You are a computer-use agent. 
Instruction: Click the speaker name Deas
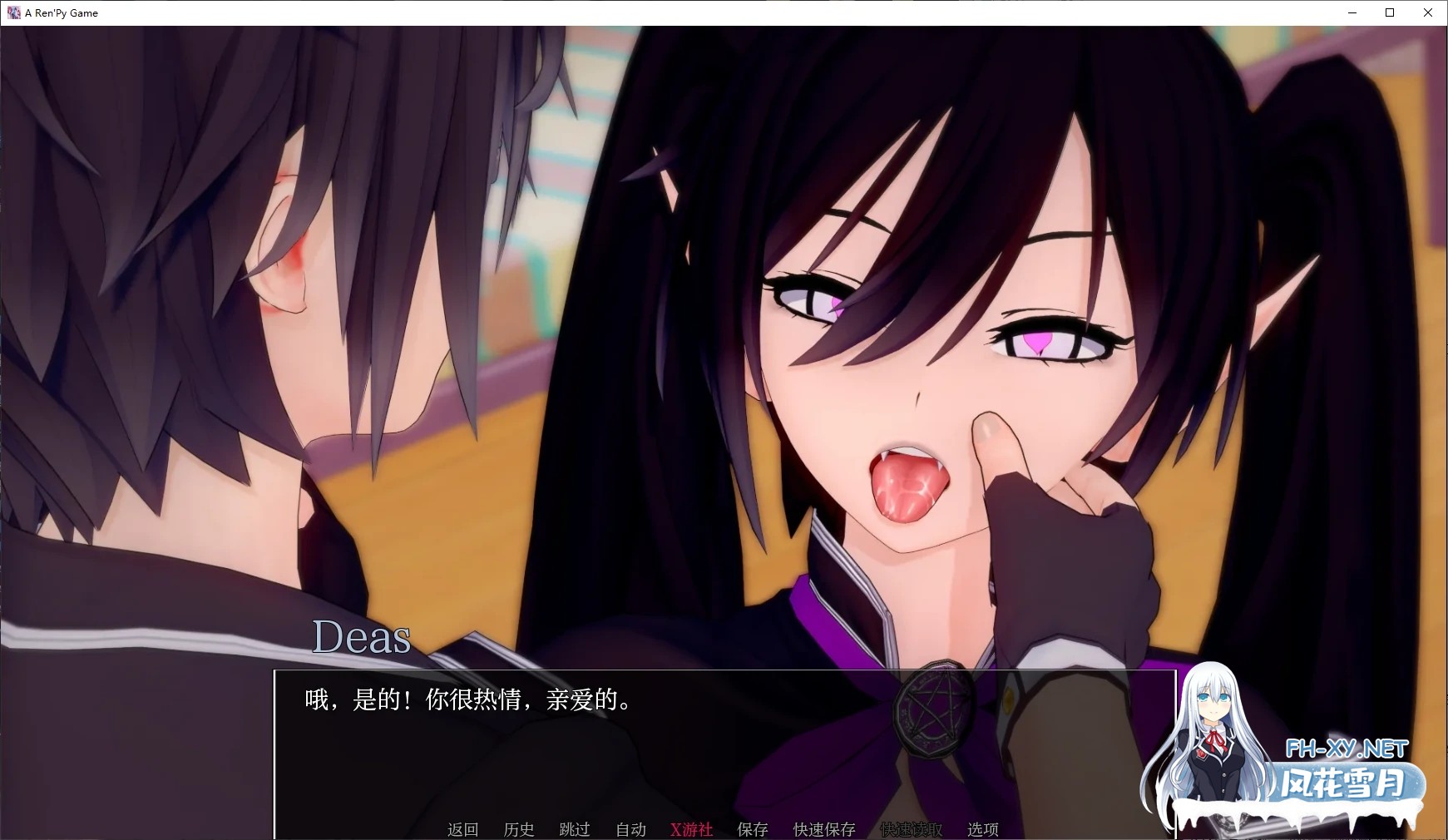(361, 639)
